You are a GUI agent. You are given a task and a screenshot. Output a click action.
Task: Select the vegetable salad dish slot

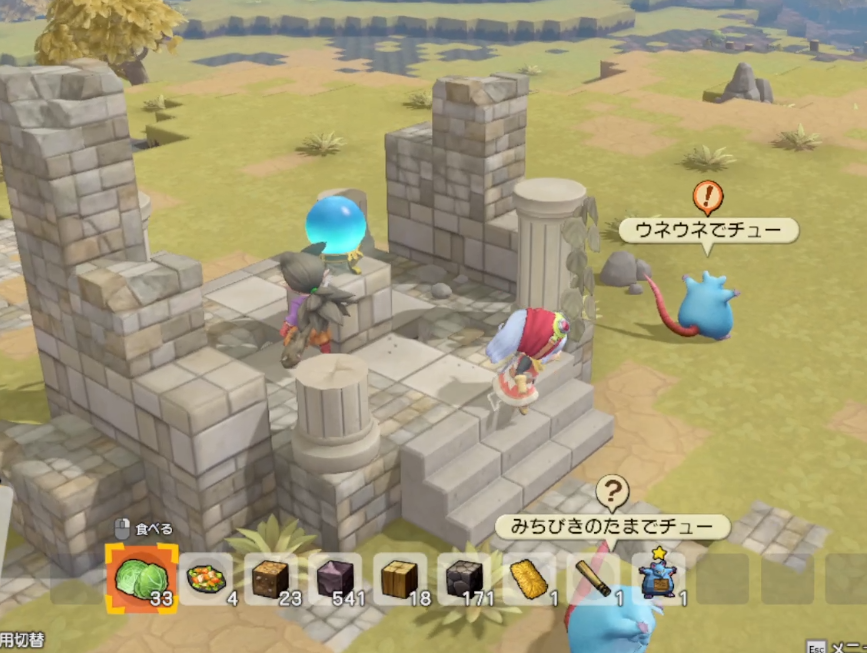[x=207, y=578]
